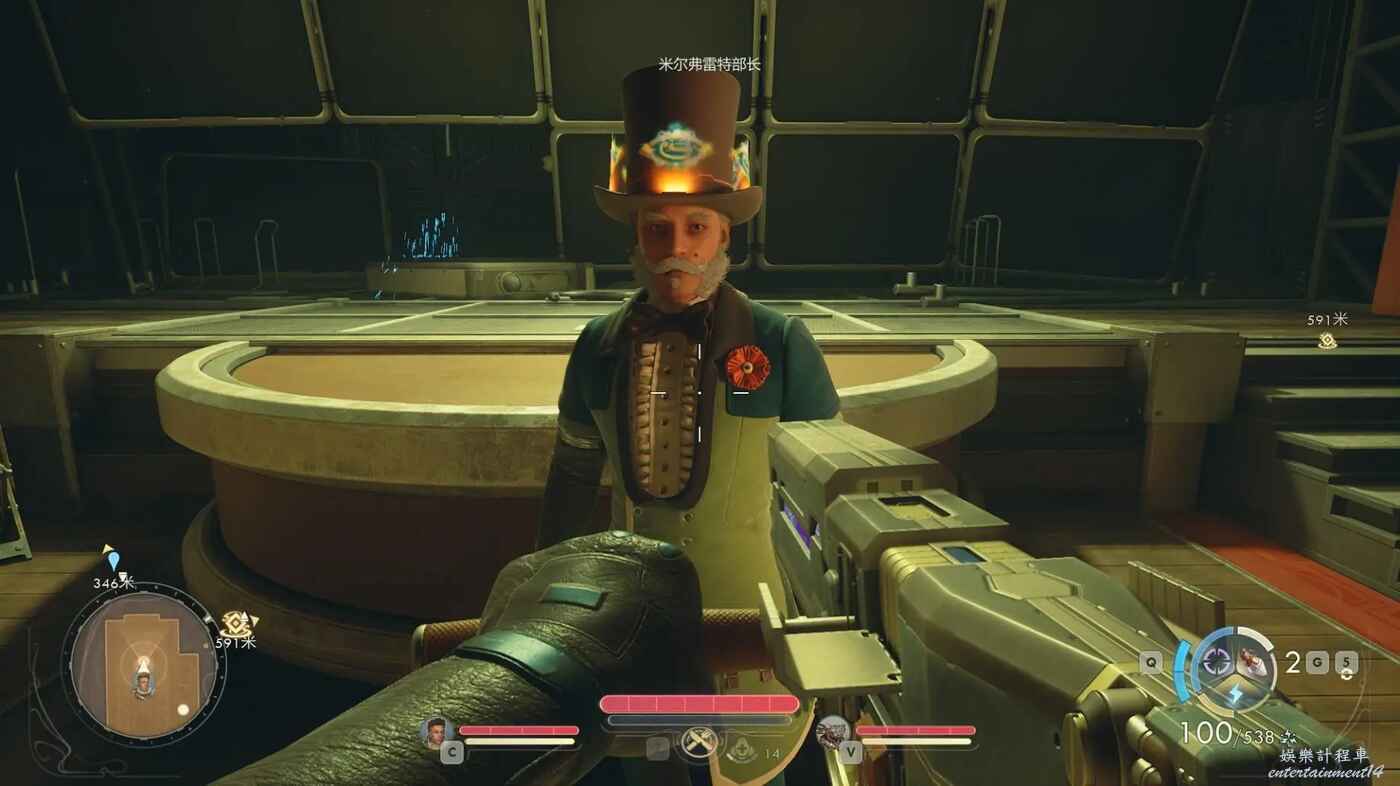
Task: Click the gold objective marker on the right edge
Action: click(1327, 341)
